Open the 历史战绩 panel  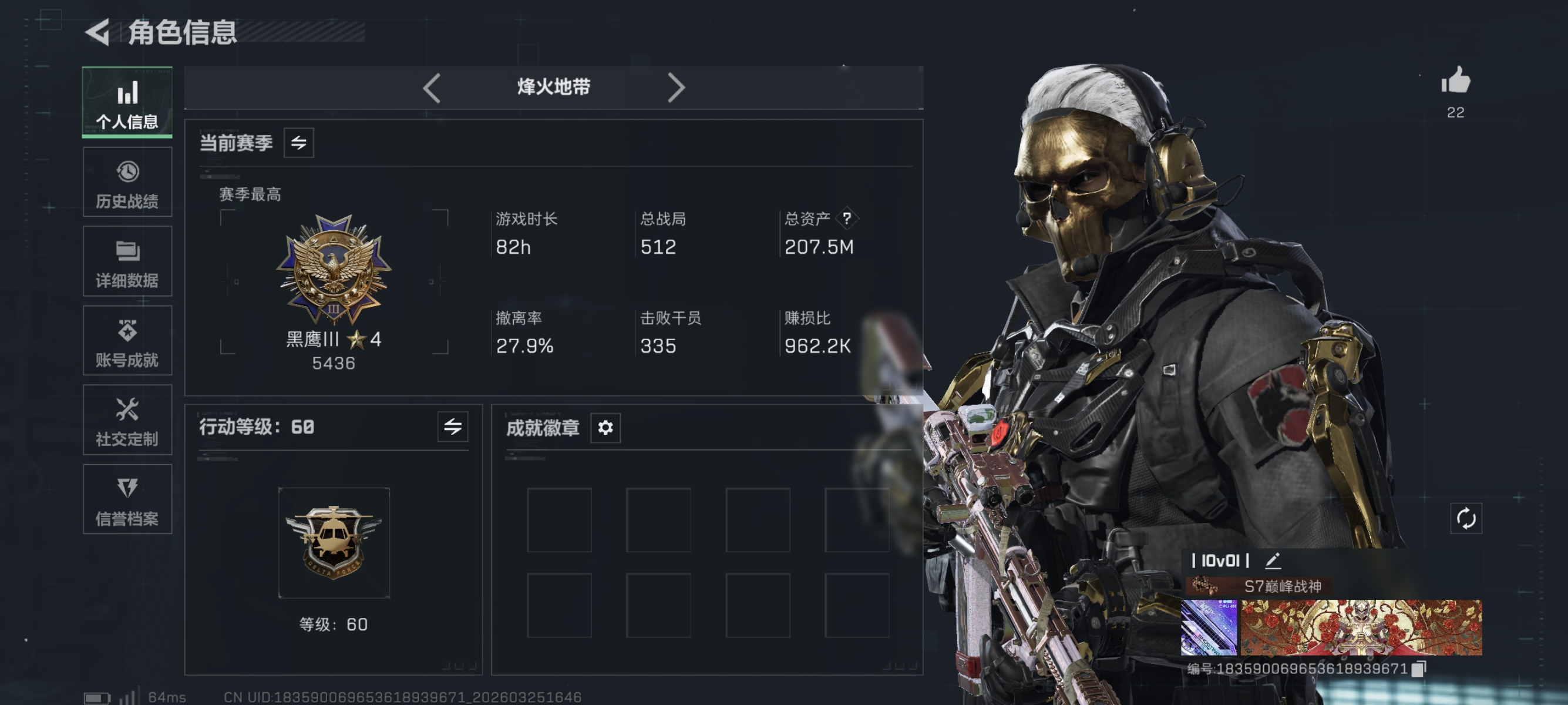[x=127, y=182]
